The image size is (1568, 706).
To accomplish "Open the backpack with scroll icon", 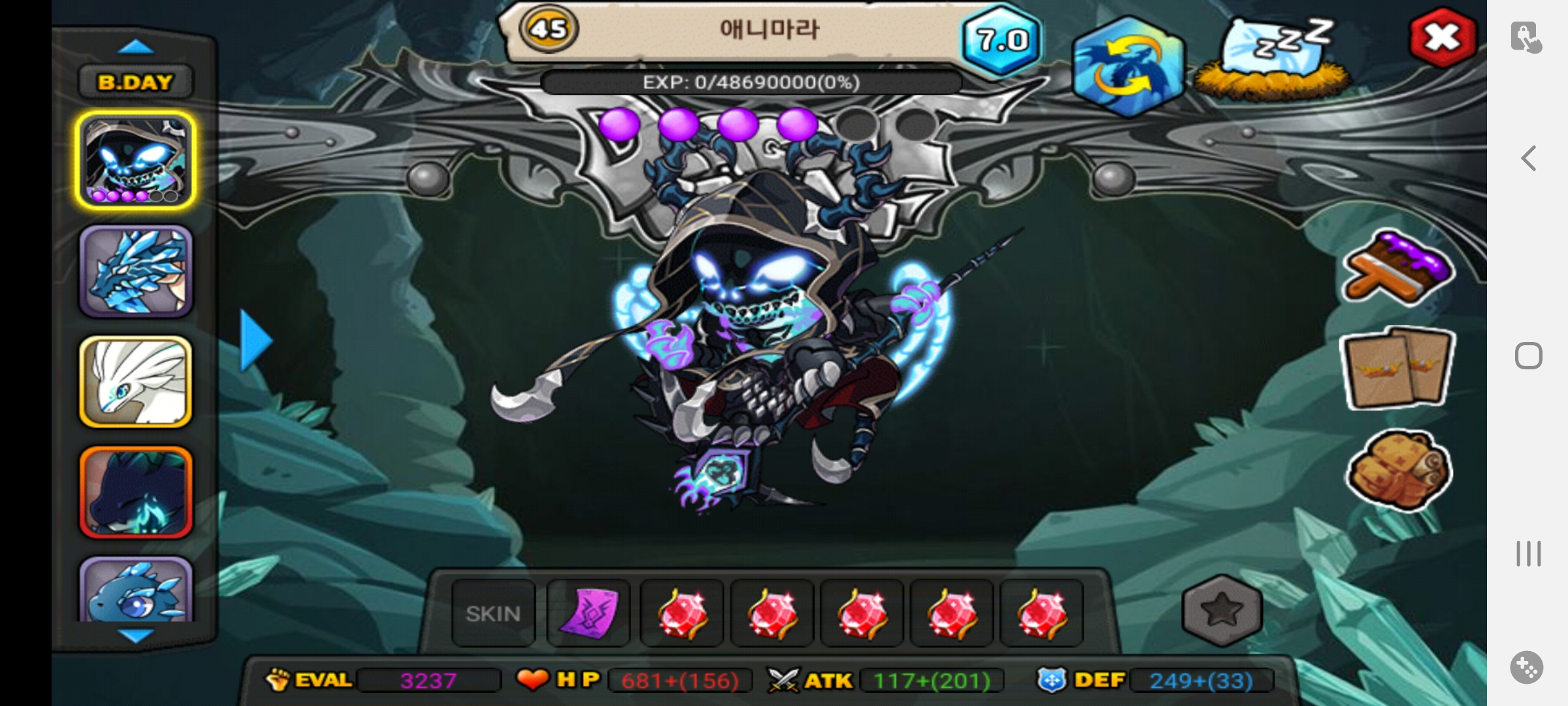I will tap(1398, 469).
